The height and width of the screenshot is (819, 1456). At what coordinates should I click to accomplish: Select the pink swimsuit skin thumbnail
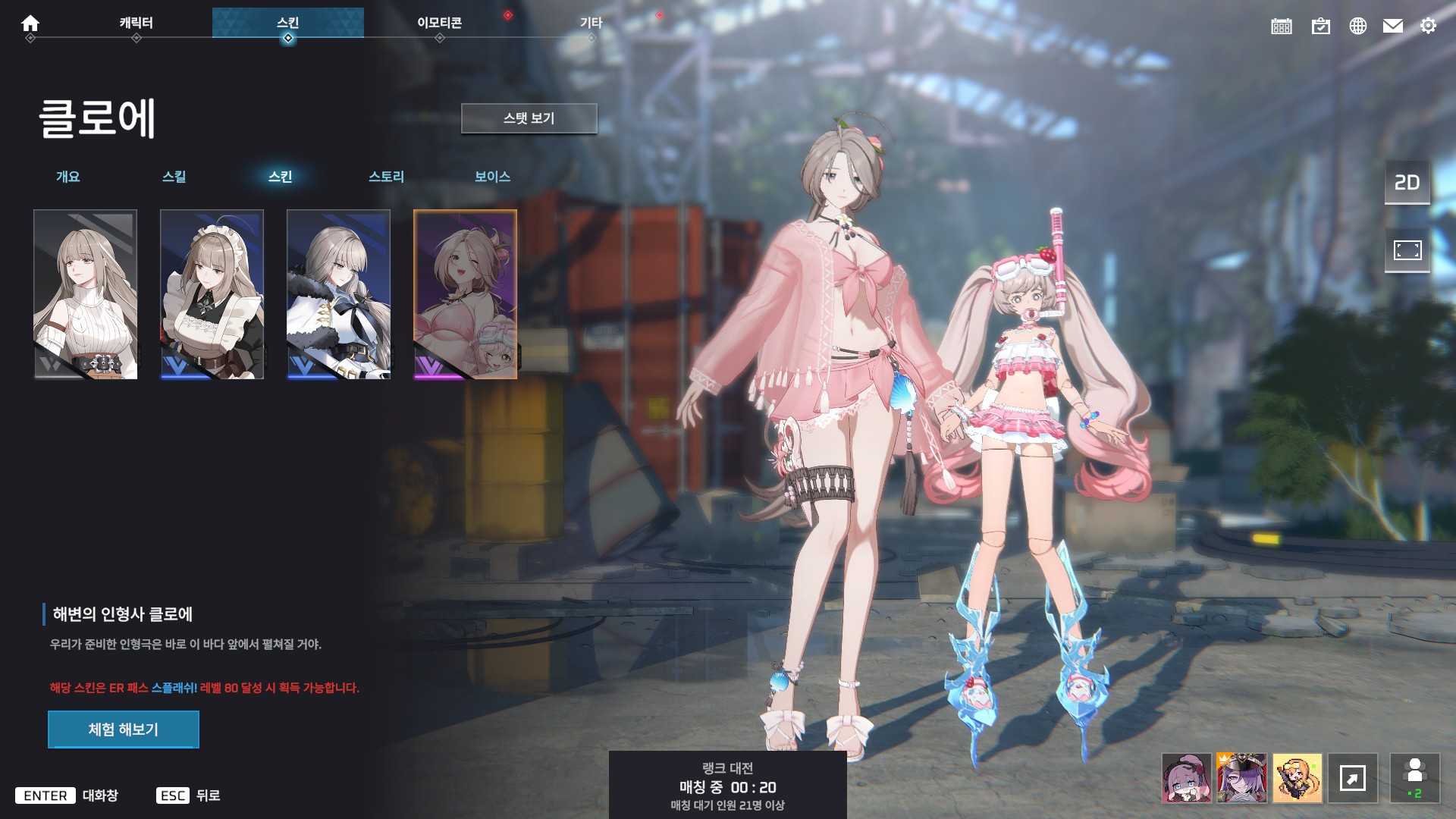tap(466, 294)
